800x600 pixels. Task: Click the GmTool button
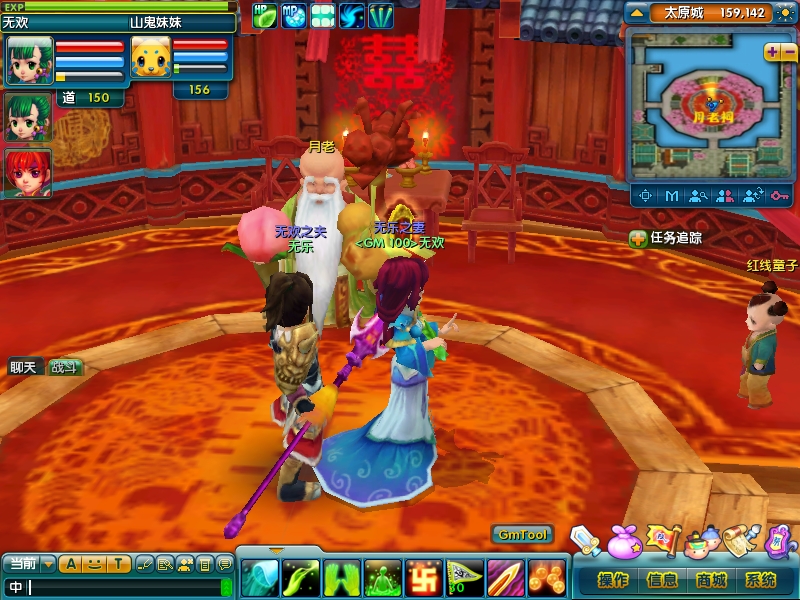pos(522,535)
